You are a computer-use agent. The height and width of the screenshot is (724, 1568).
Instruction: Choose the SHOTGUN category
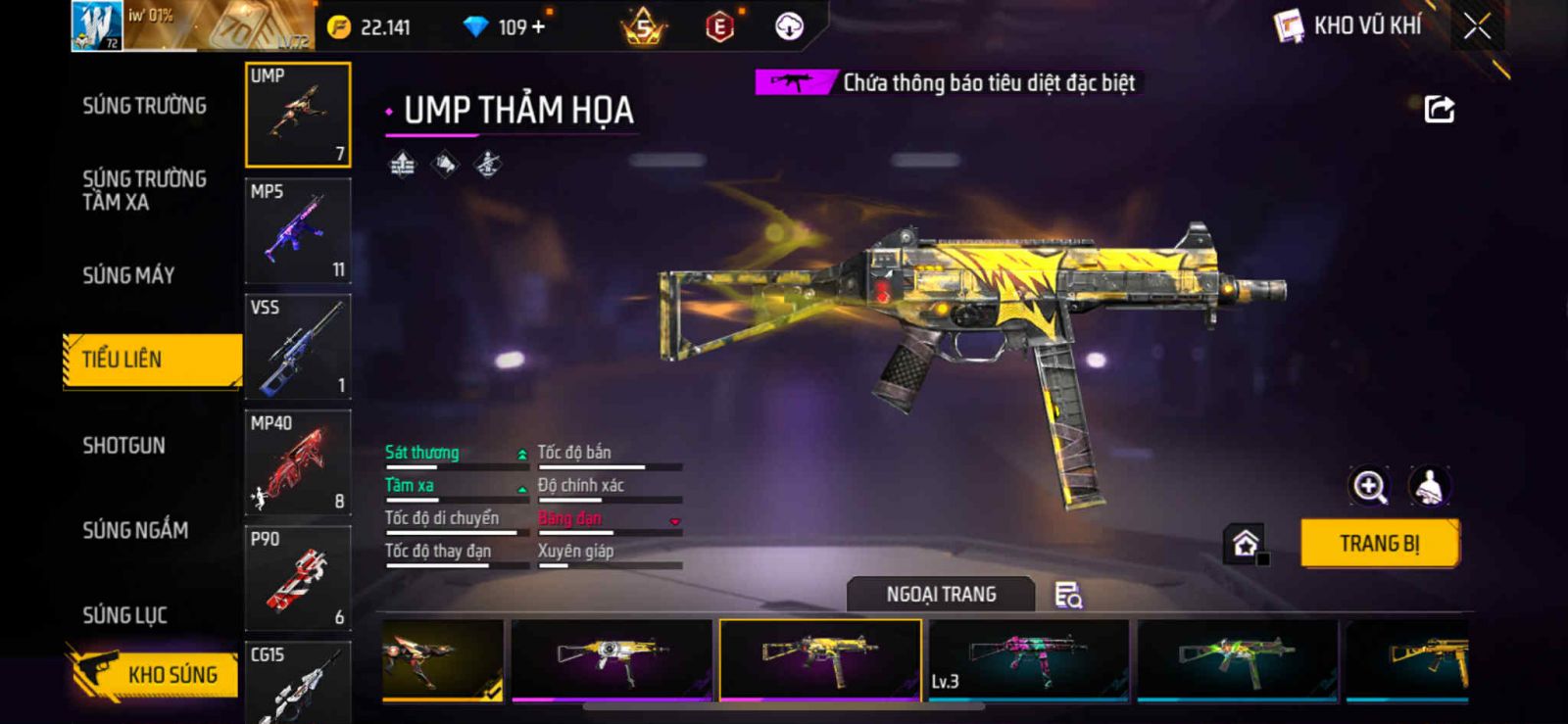(x=123, y=446)
